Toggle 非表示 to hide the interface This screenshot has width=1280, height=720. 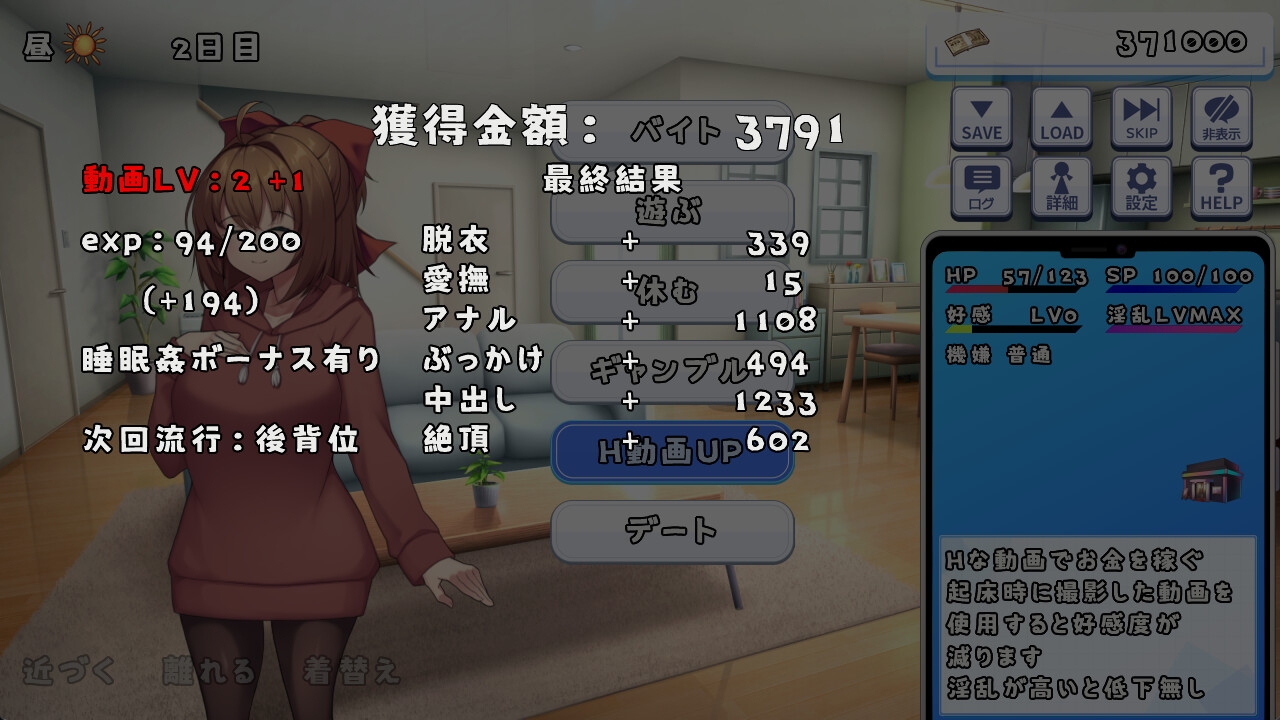(x=1220, y=118)
